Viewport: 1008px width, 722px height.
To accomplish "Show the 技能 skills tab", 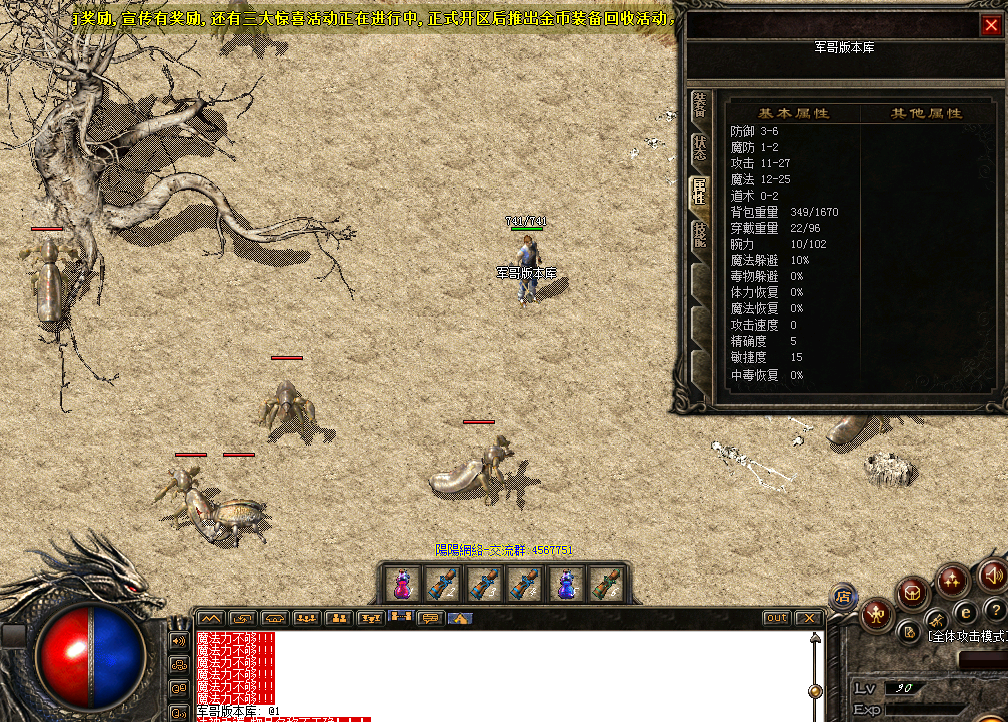I will click(700, 233).
